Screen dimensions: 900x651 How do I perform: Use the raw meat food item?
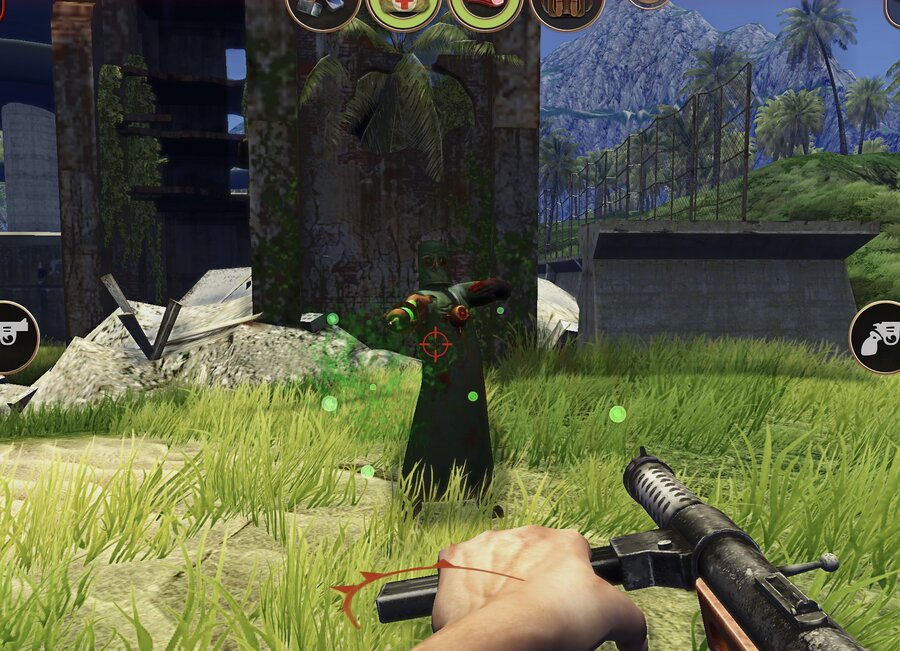point(485,10)
